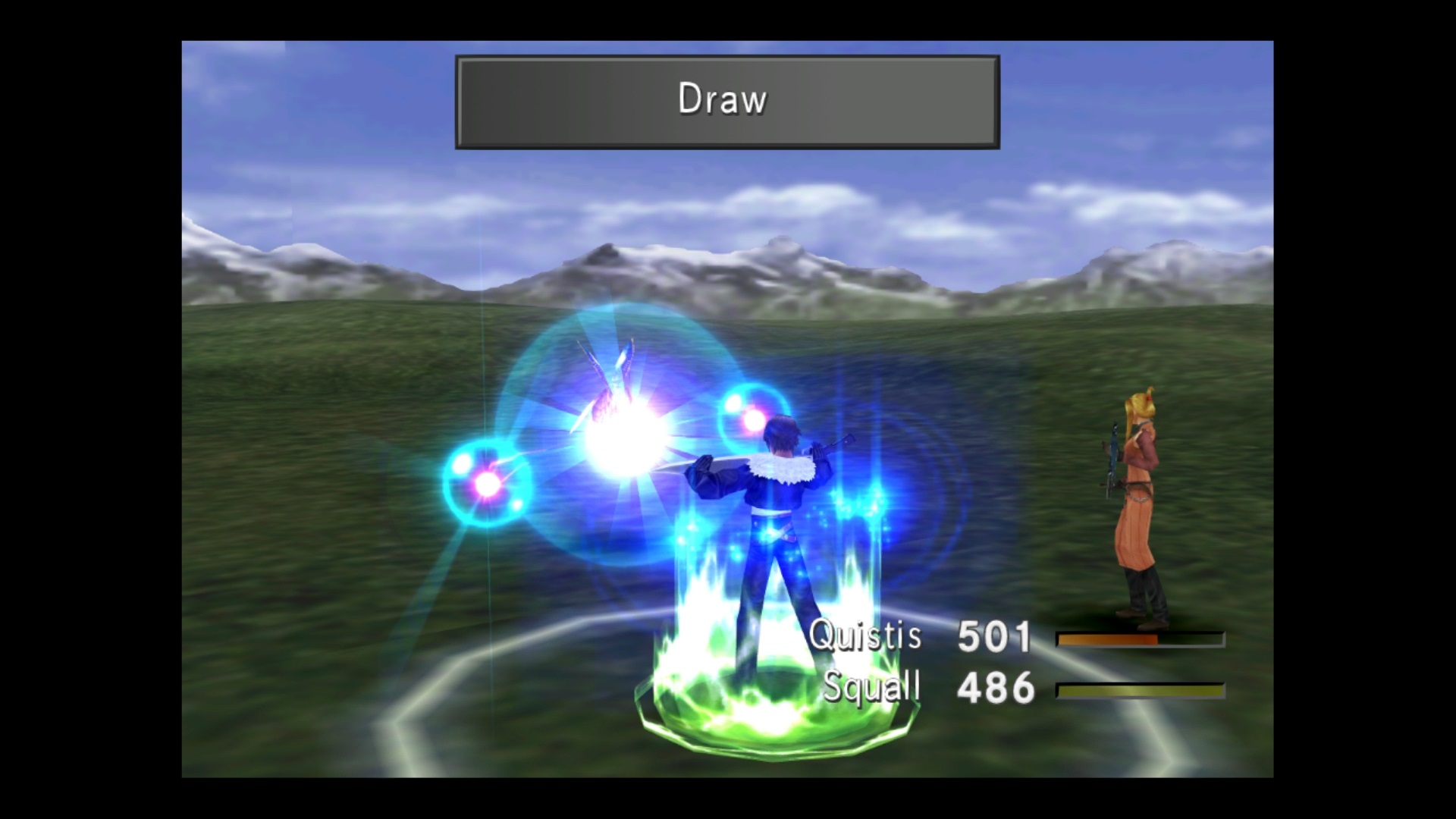The height and width of the screenshot is (819, 1456).
Task: Select Squall in the party status list
Action: (871, 688)
